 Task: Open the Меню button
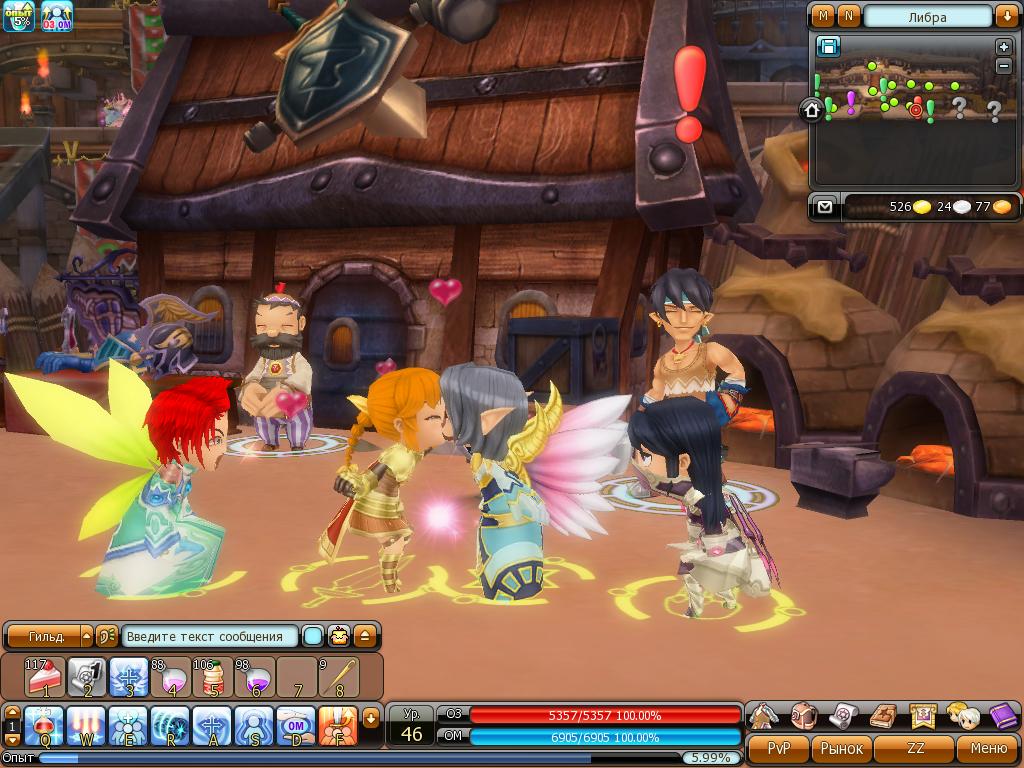[988, 748]
